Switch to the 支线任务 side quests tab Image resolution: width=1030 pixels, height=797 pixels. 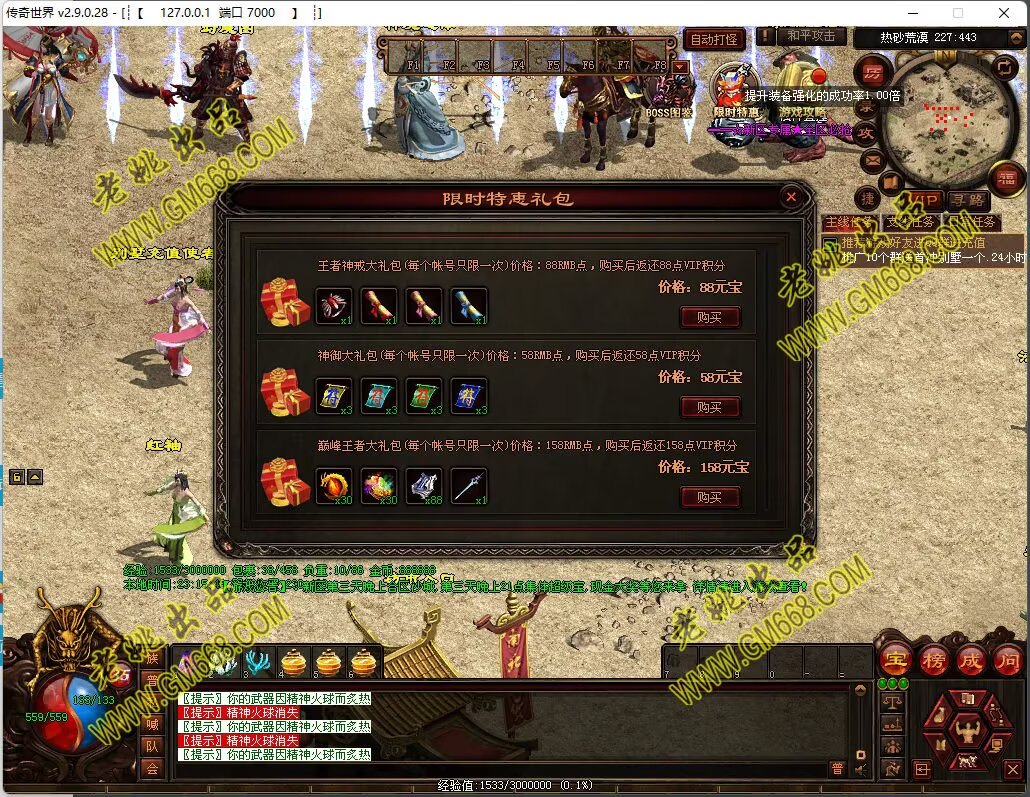pos(910,222)
